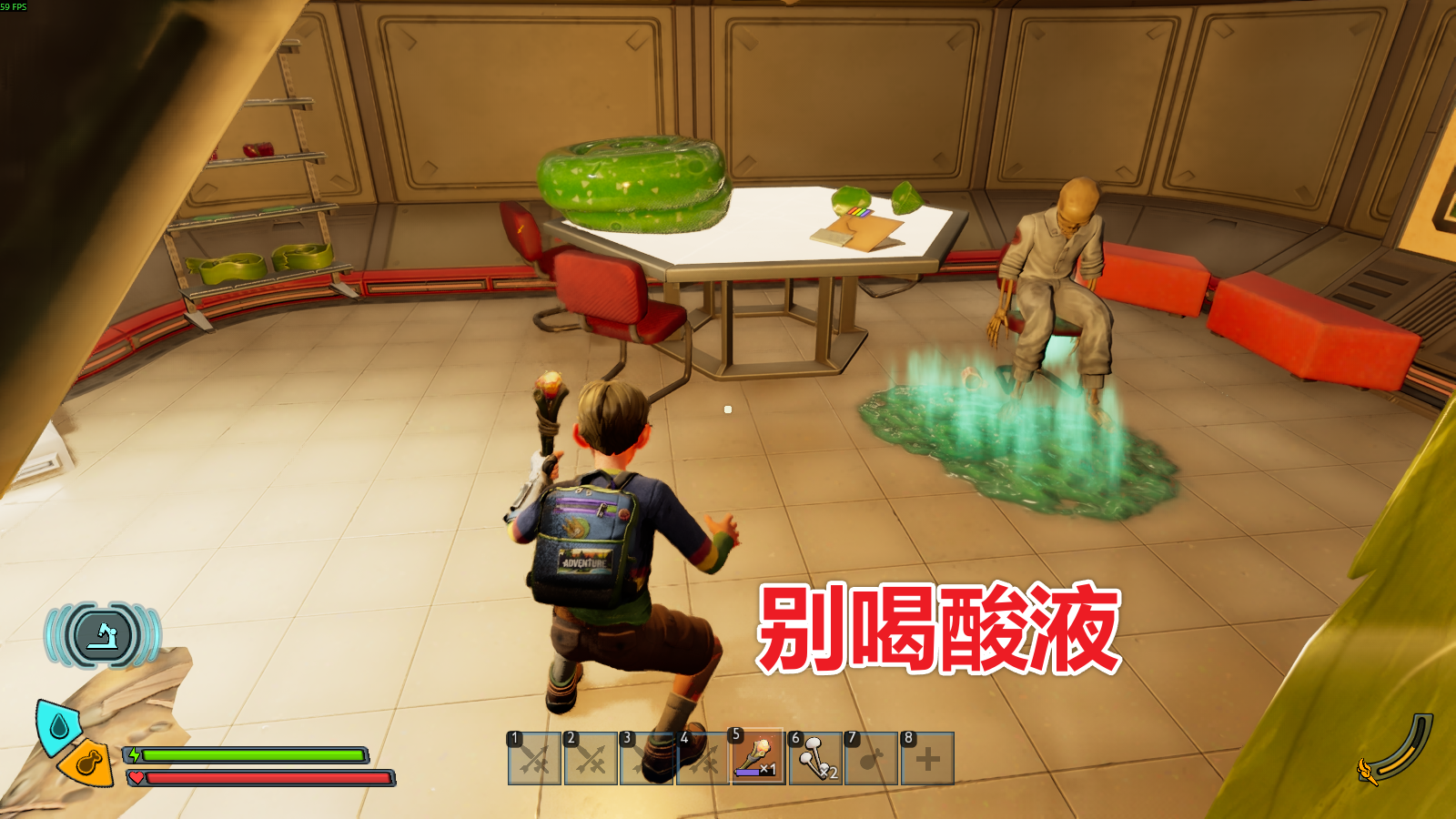This screenshot has width=1456, height=819.
Task: Click the heart icon on the health bar
Action: click(136, 778)
